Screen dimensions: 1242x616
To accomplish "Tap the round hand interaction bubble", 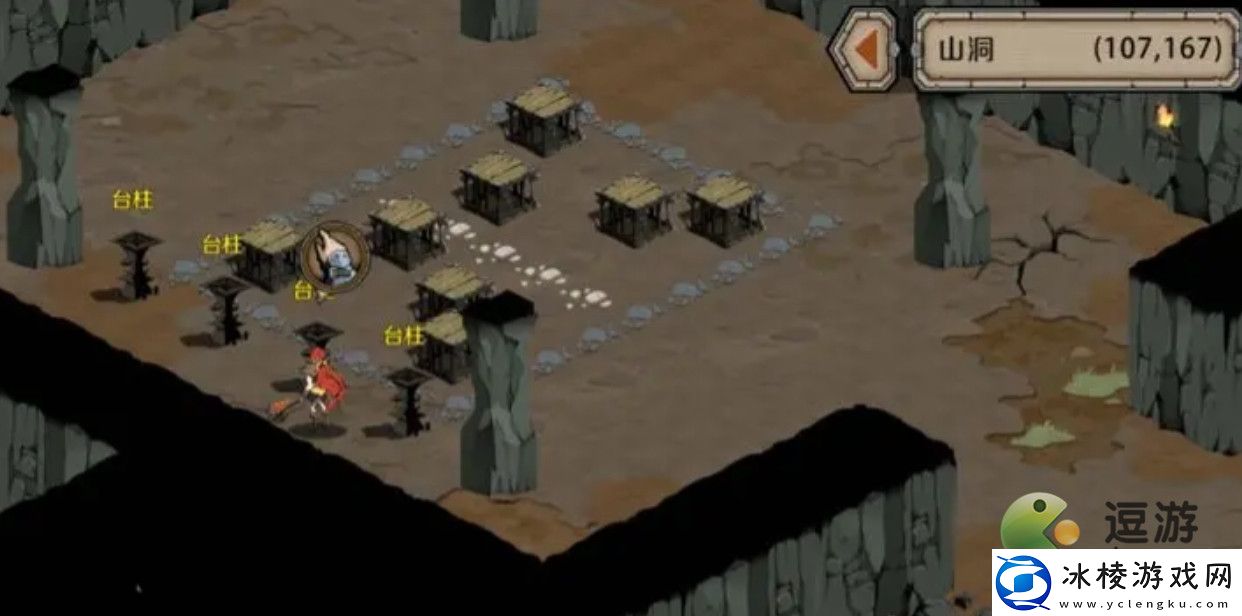I will [334, 255].
